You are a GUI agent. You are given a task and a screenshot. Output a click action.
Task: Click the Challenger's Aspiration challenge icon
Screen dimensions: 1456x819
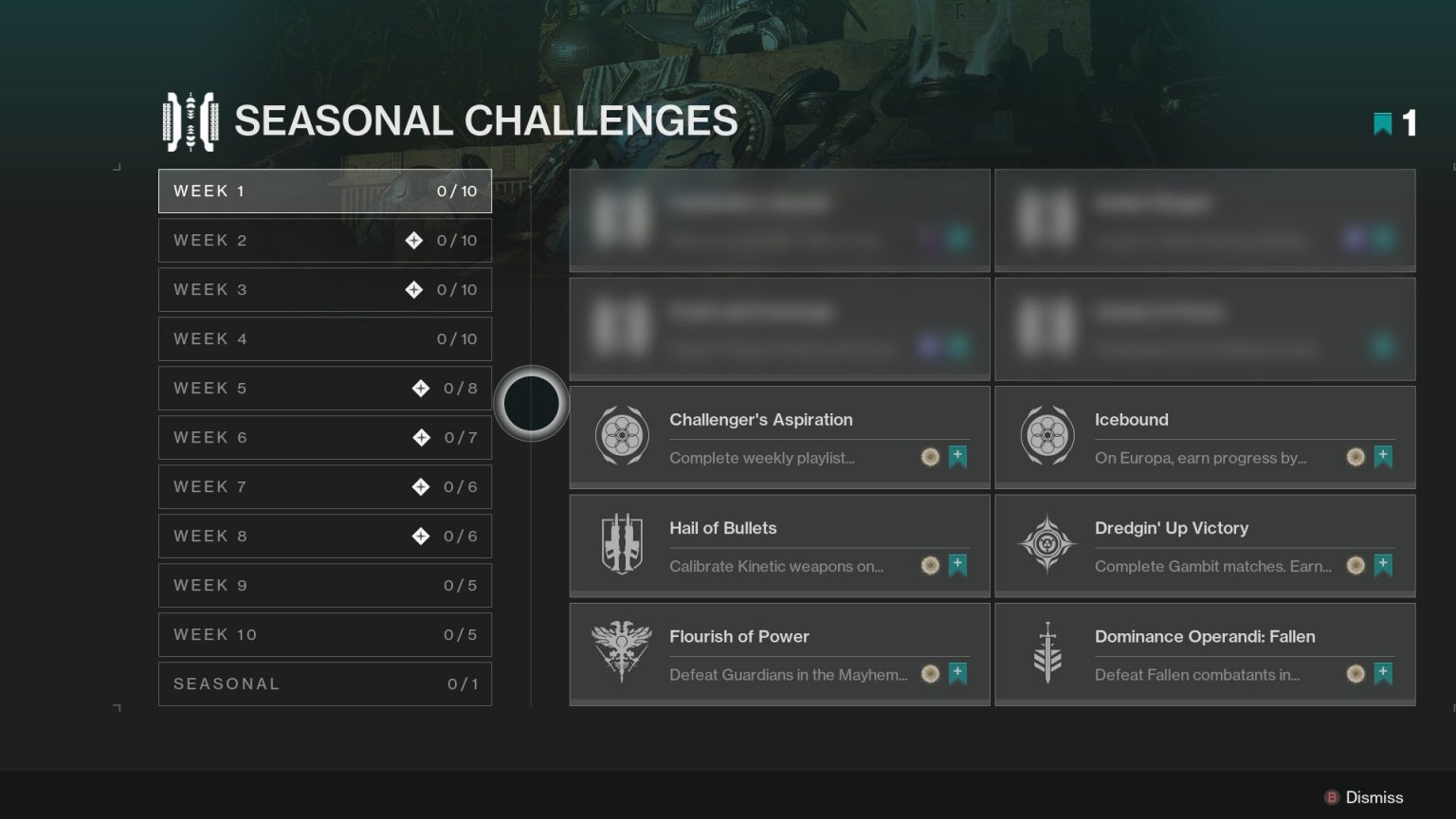coord(622,435)
